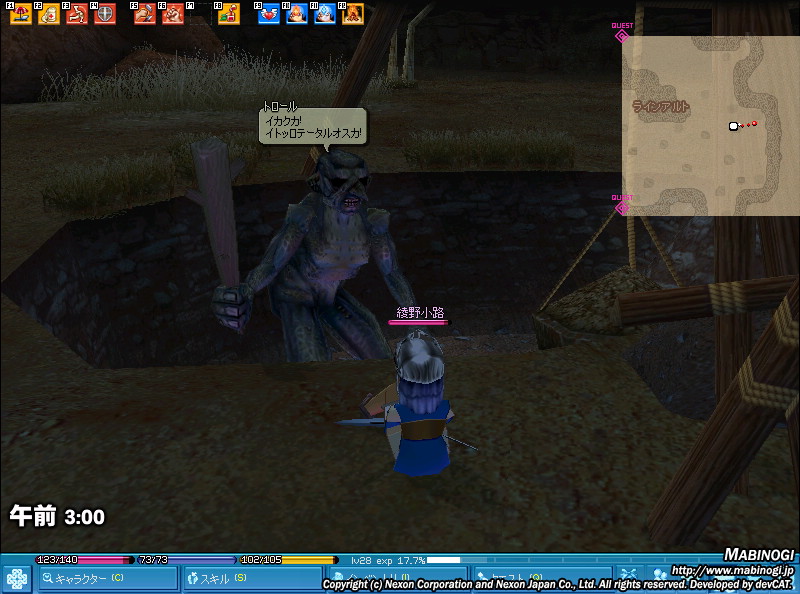Select the lower QUEST marker

coord(622,207)
